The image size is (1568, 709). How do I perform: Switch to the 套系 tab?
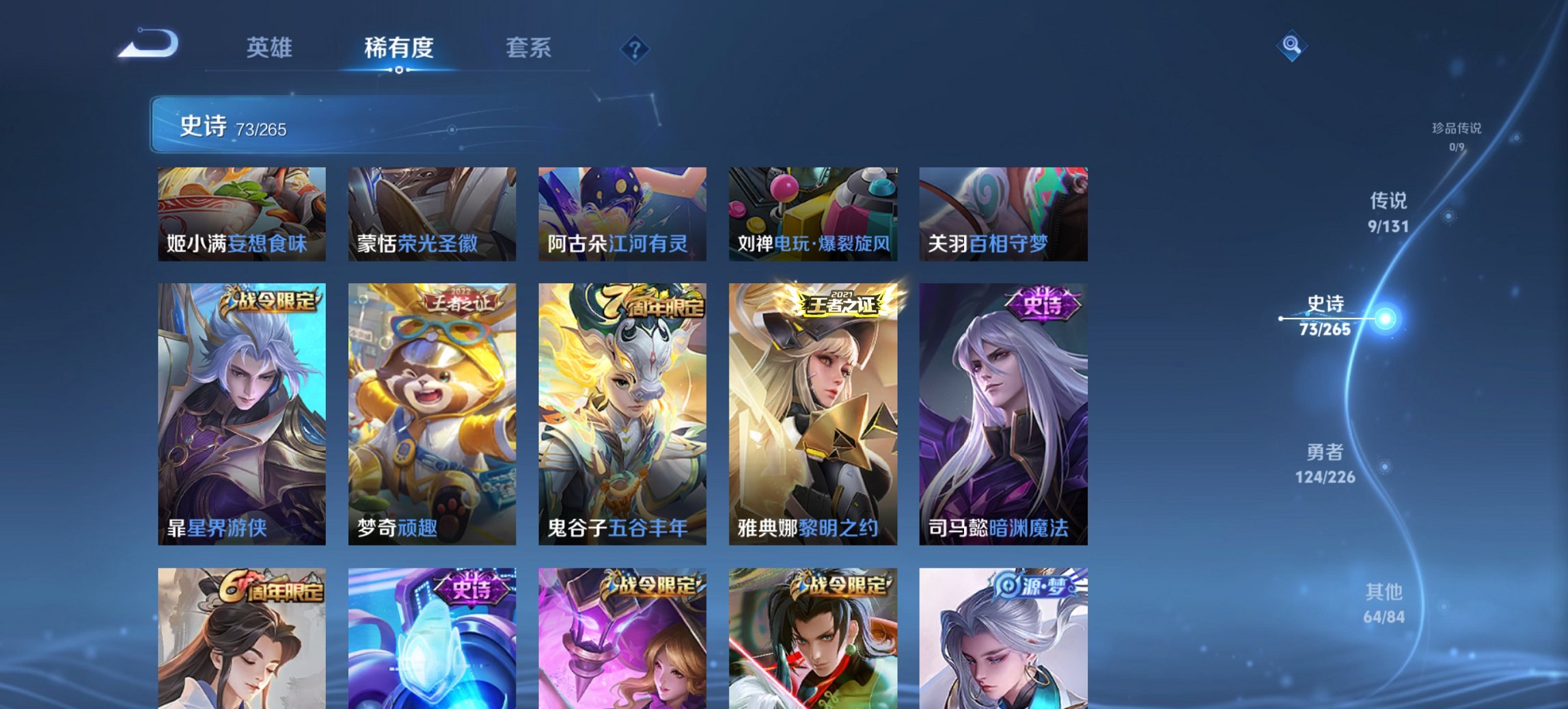coord(529,48)
